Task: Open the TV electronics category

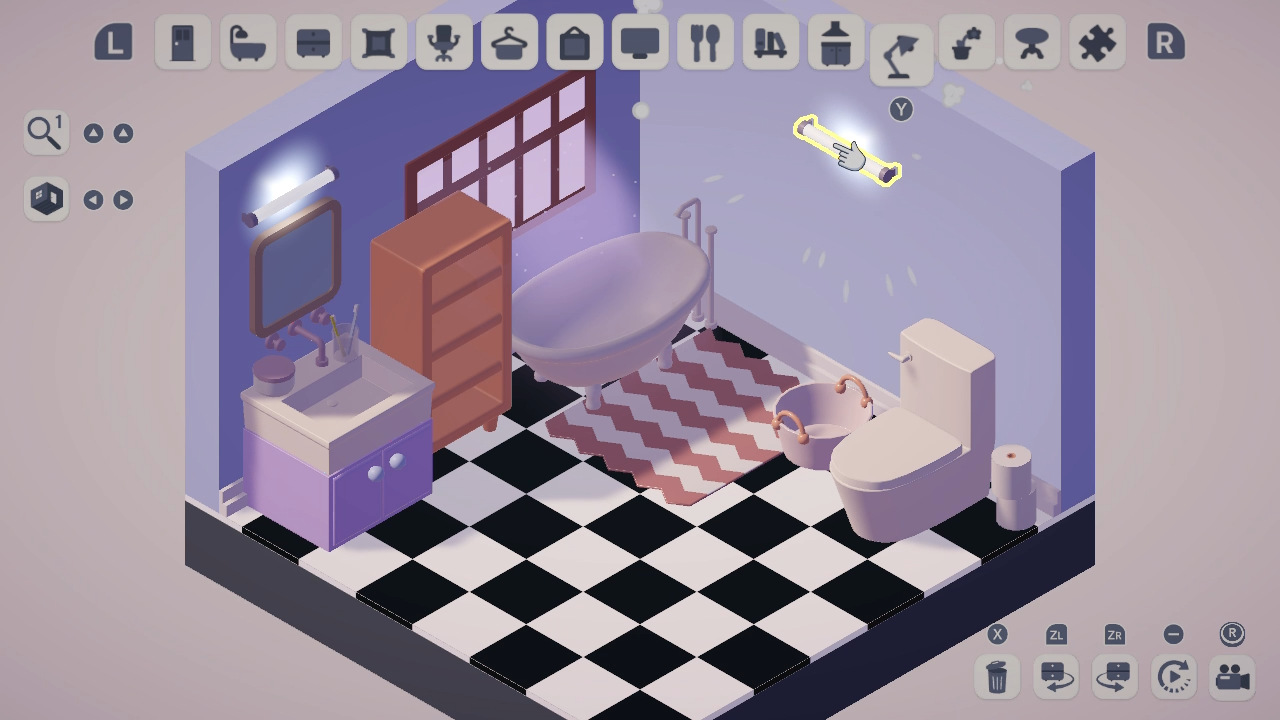Action: 640,44
